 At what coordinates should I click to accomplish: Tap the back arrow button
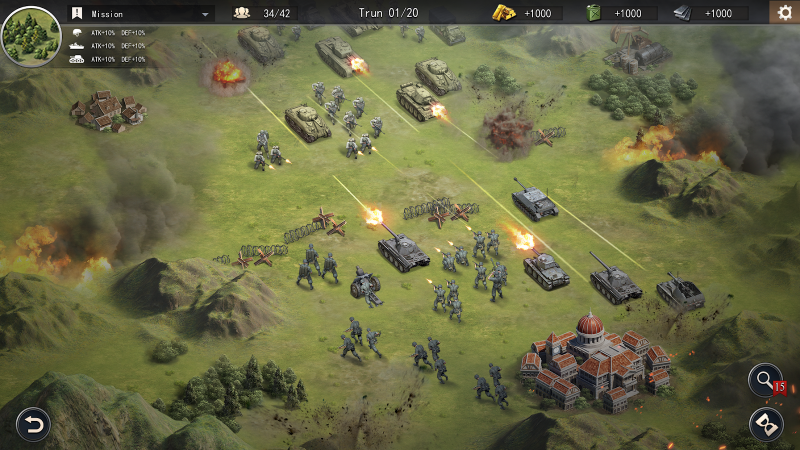(32, 425)
